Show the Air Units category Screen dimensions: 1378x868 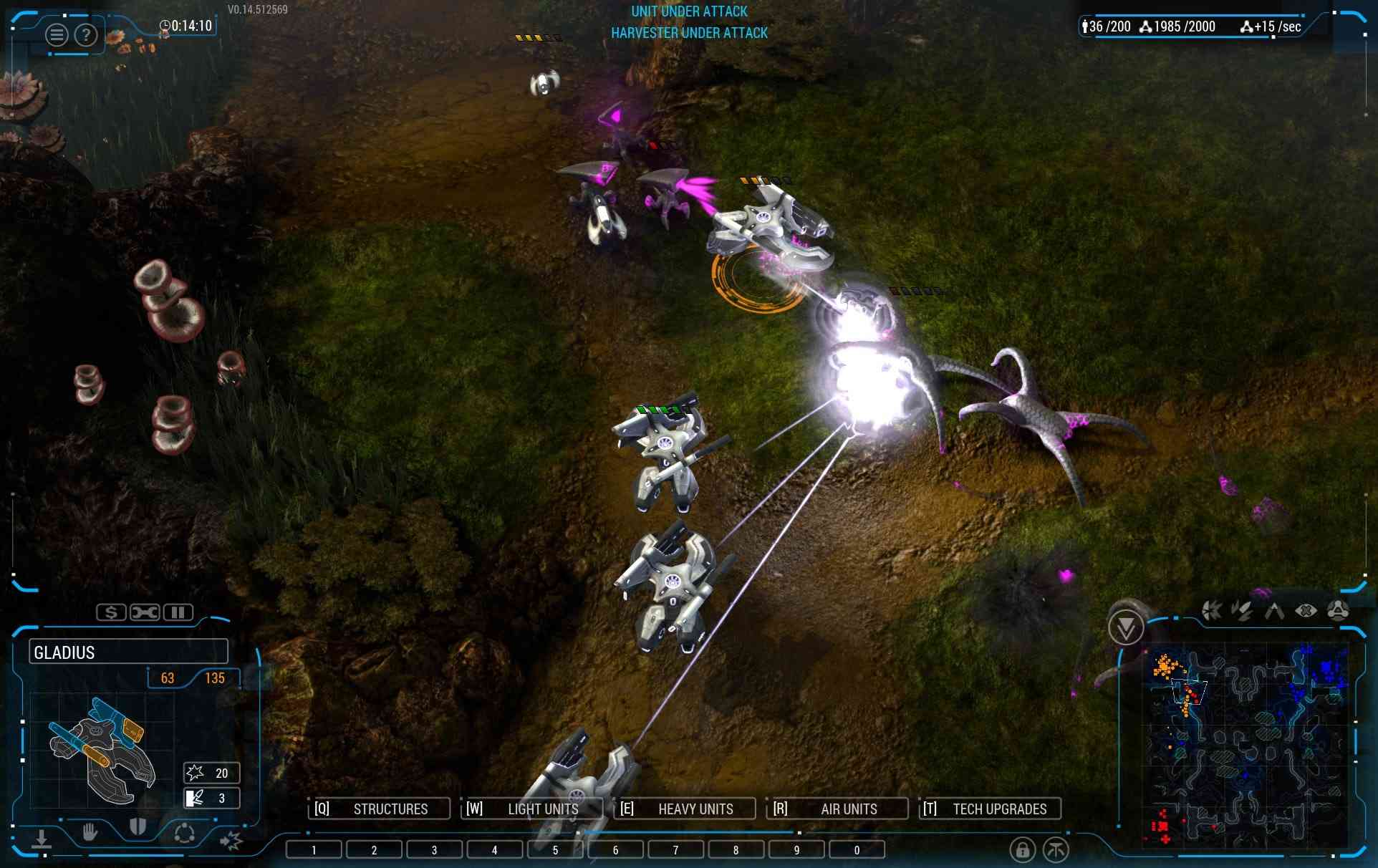(x=837, y=809)
